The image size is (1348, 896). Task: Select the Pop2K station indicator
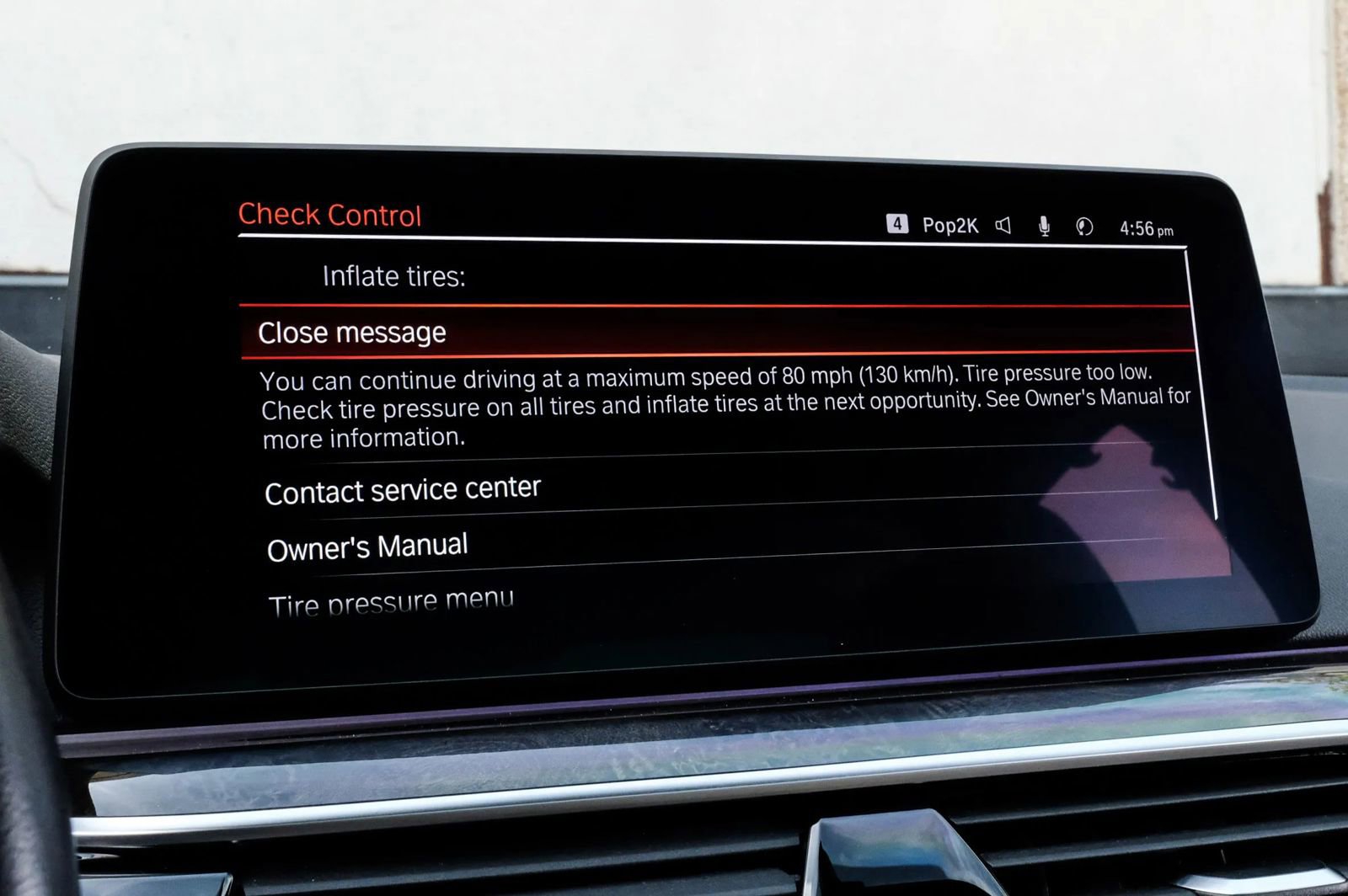pyautogui.click(x=949, y=224)
